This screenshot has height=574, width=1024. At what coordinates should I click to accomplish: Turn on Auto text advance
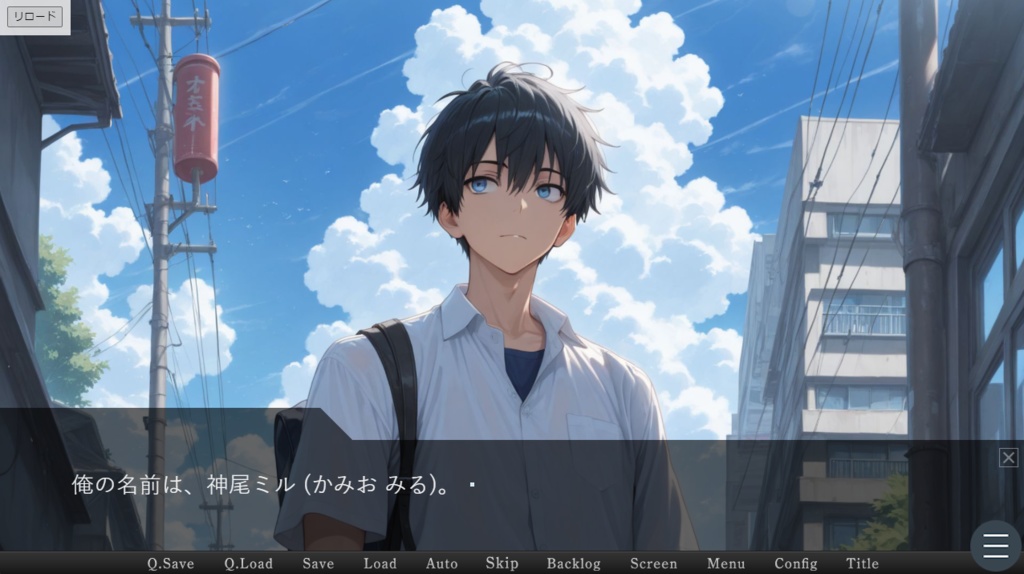441,563
